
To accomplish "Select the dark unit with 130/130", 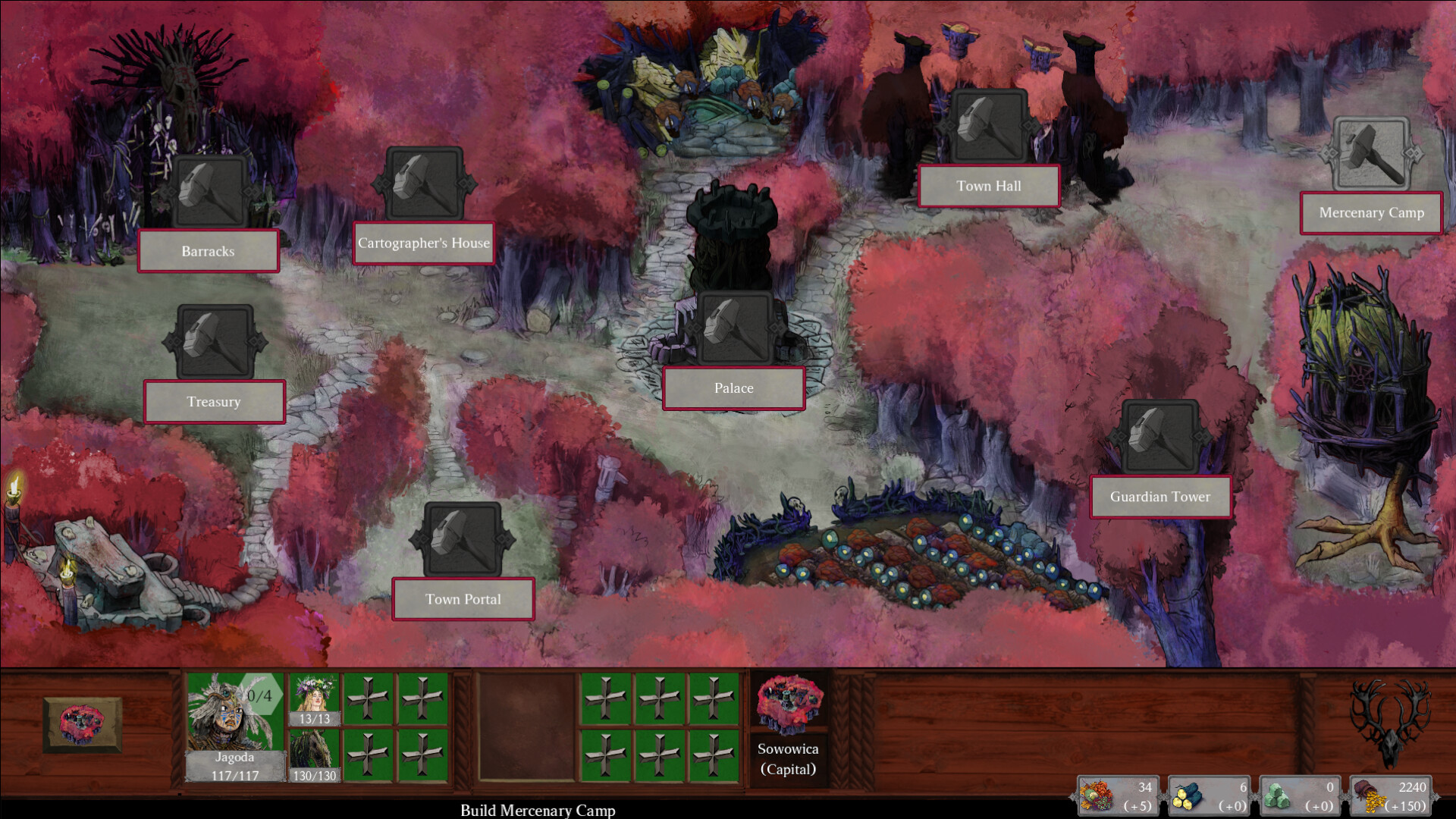I will (314, 755).
